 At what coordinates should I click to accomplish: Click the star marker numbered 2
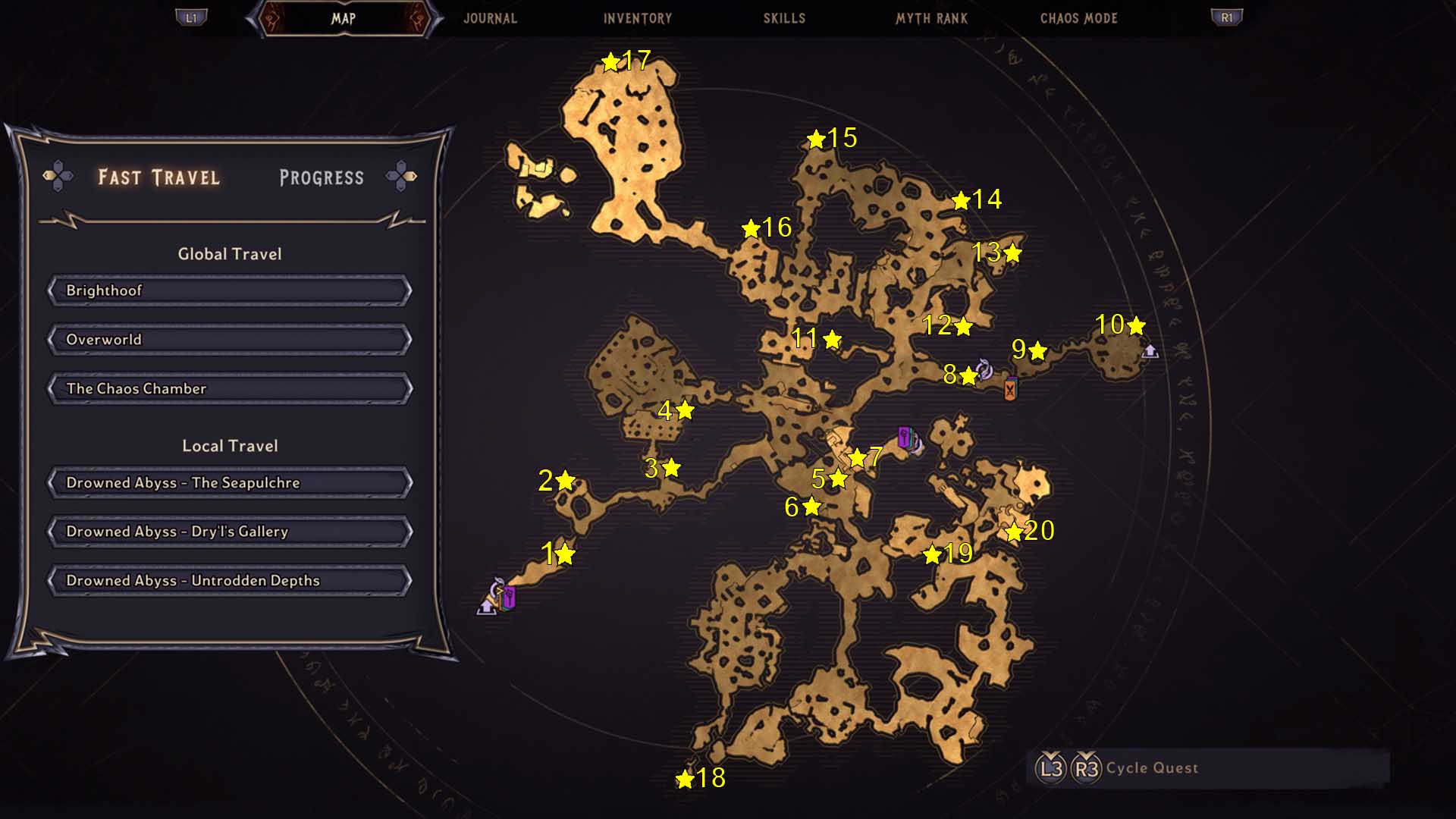click(x=565, y=481)
